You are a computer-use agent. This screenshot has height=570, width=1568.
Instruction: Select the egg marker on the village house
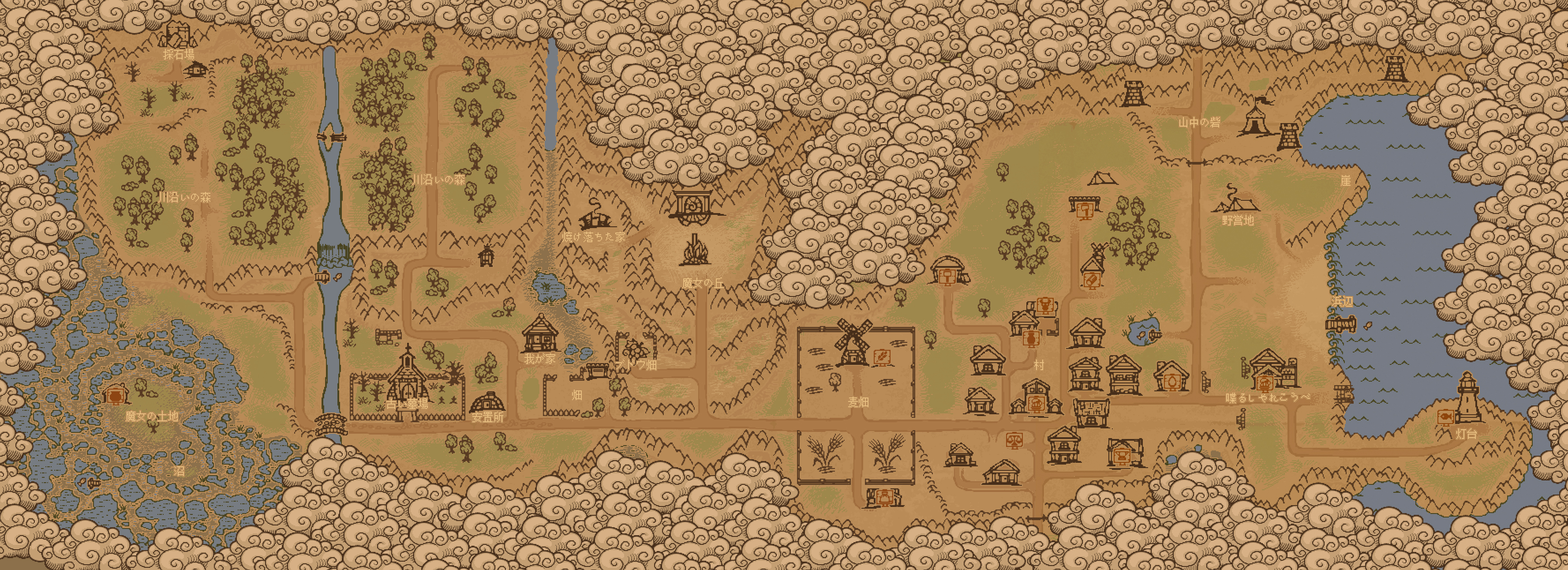1171,382
